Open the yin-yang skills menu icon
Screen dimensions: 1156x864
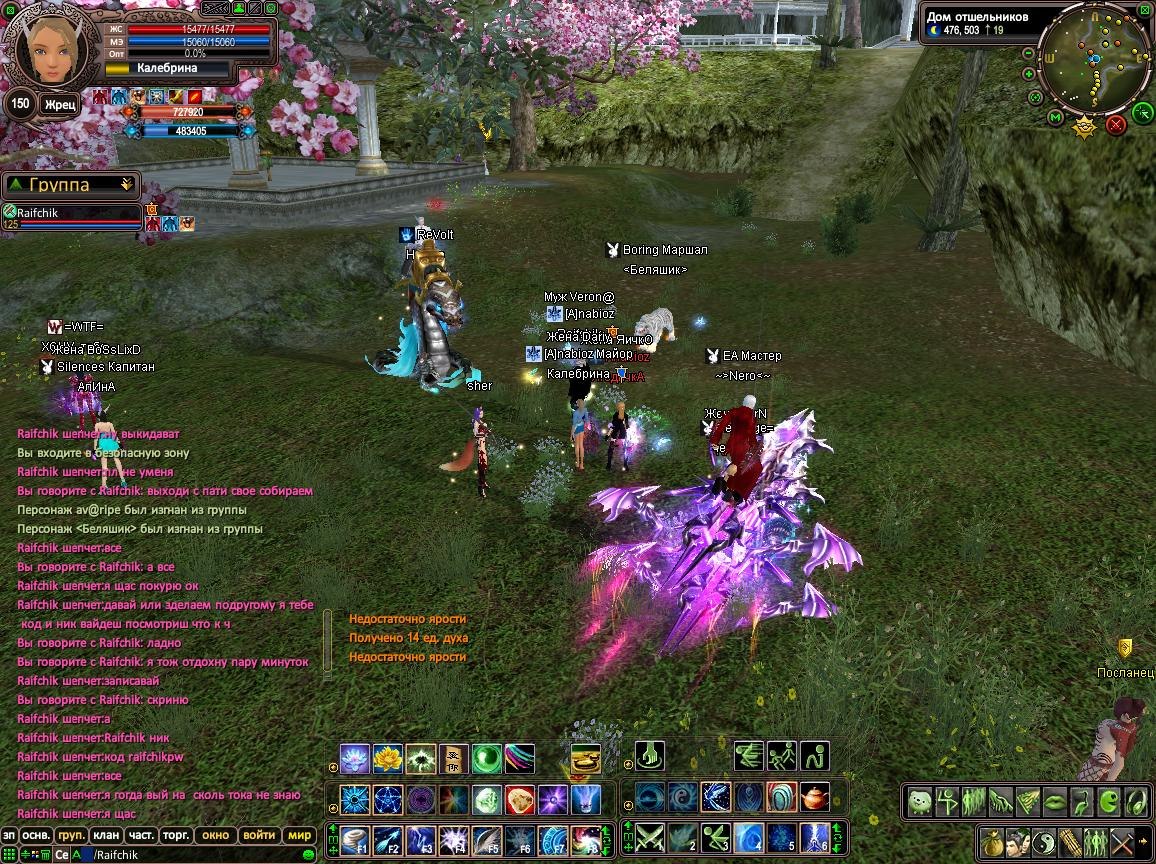[1044, 842]
